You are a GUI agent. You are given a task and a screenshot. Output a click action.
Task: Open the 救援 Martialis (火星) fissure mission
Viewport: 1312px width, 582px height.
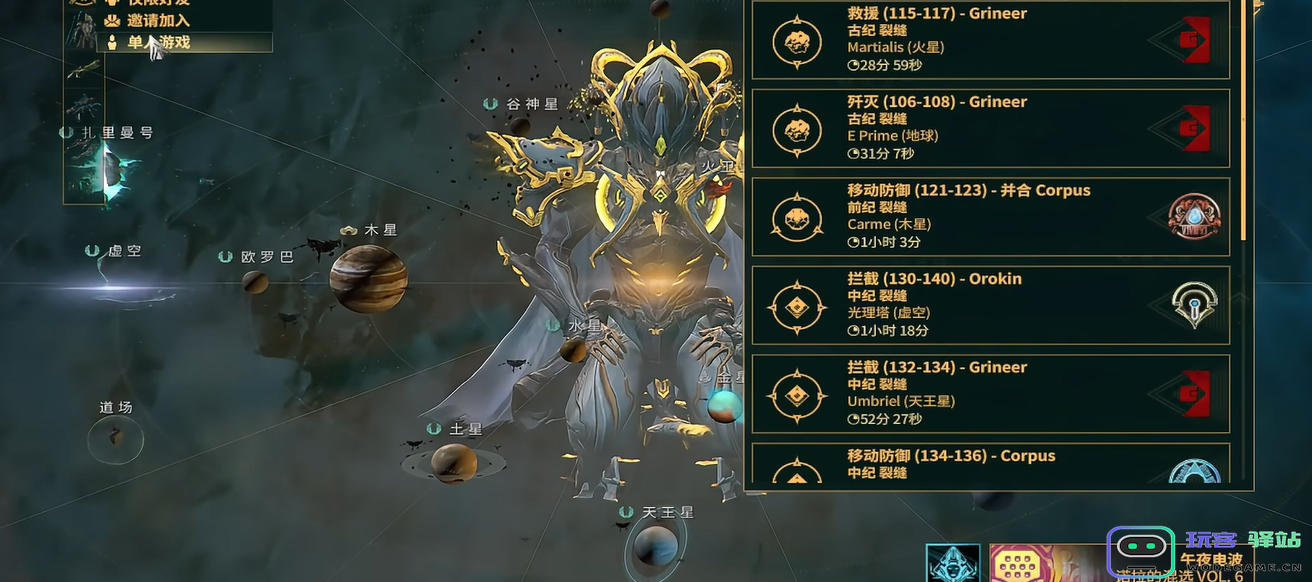(989, 39)
